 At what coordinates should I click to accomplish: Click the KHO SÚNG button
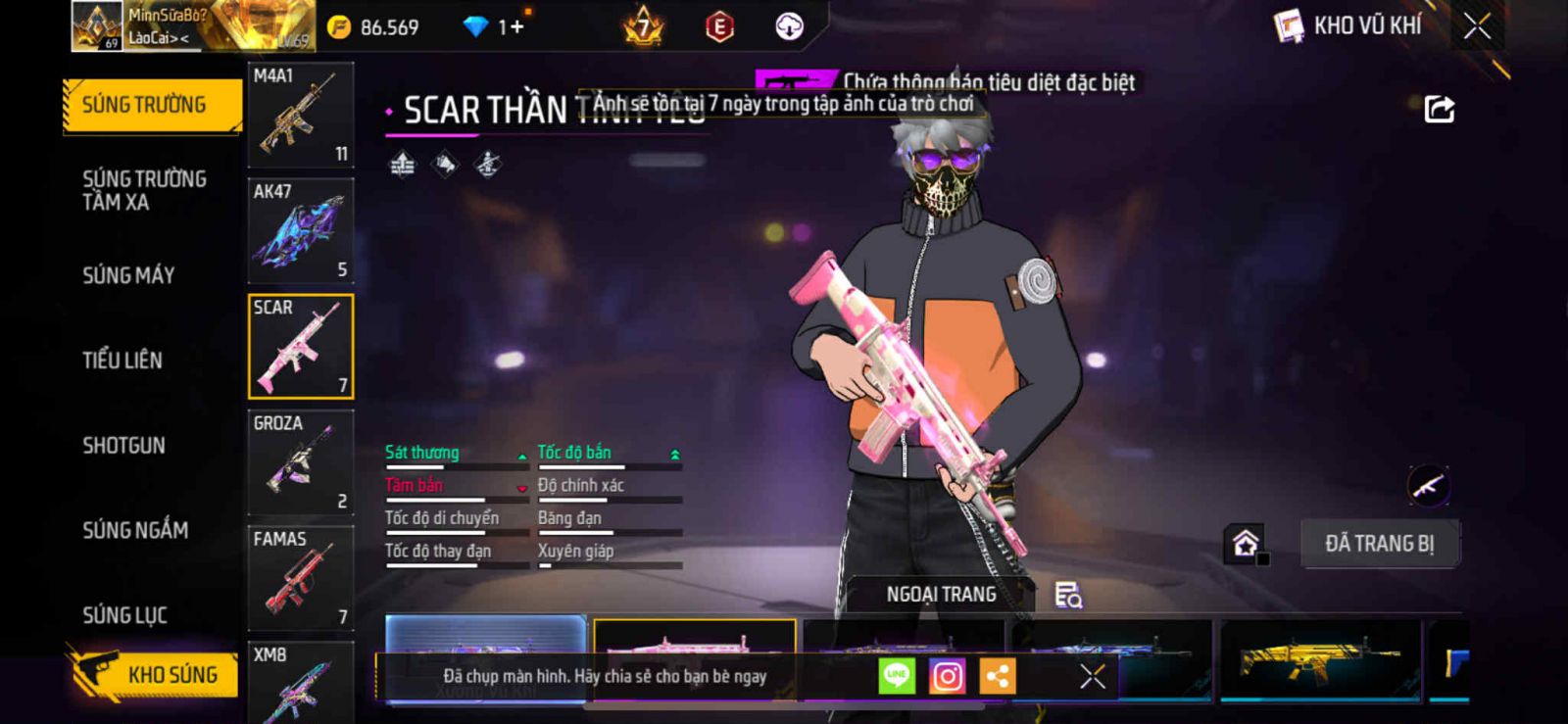pyautogui.click(x=155, y=674)
